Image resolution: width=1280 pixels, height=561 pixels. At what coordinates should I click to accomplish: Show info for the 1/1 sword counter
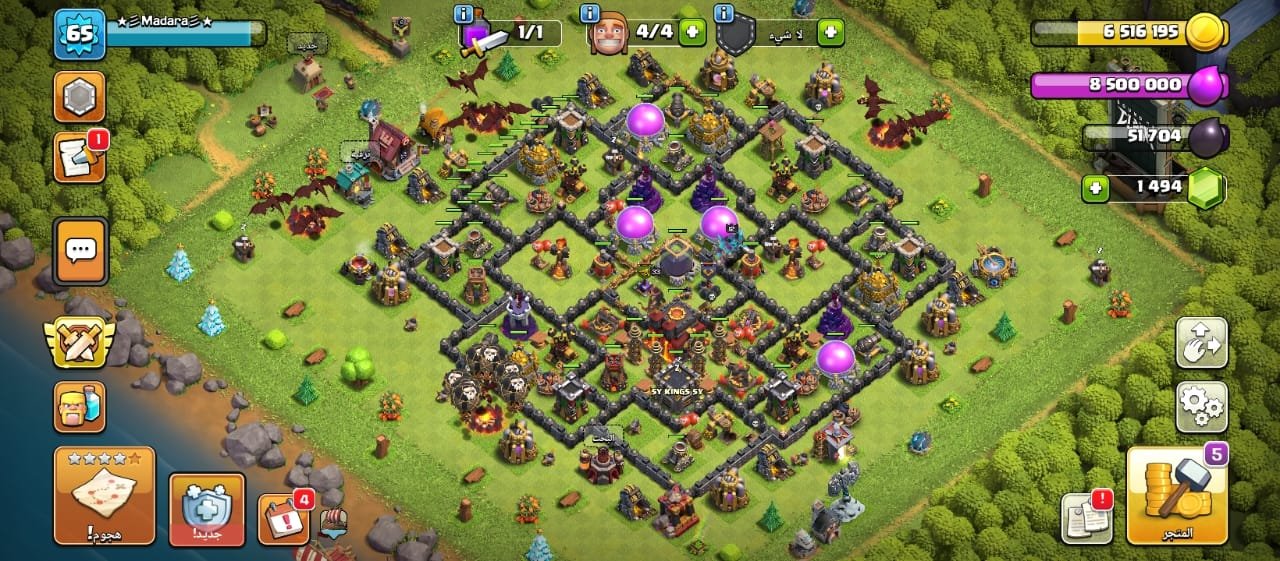(463, 13)
